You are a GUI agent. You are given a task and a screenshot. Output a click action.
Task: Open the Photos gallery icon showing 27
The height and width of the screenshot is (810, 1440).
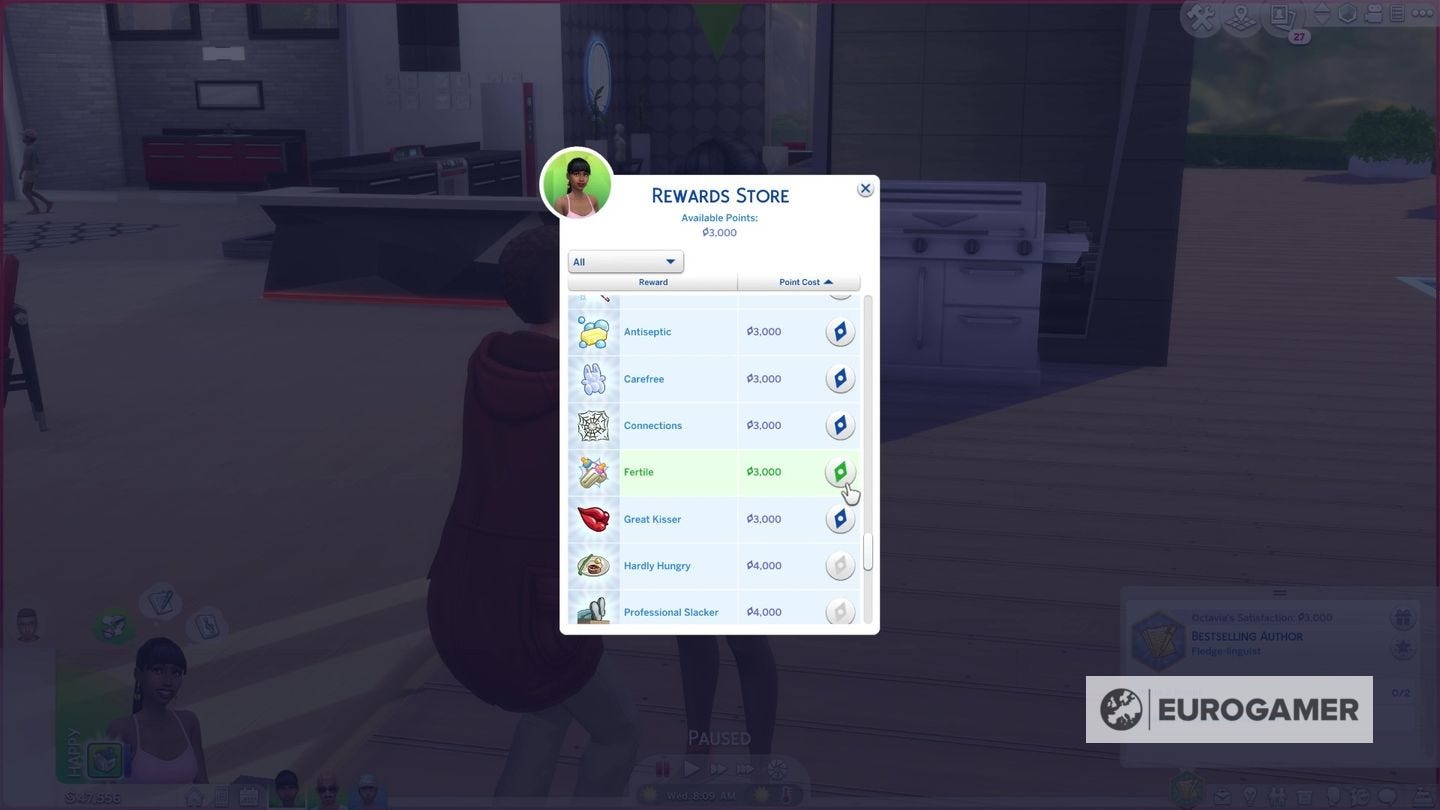[1282, 15]
